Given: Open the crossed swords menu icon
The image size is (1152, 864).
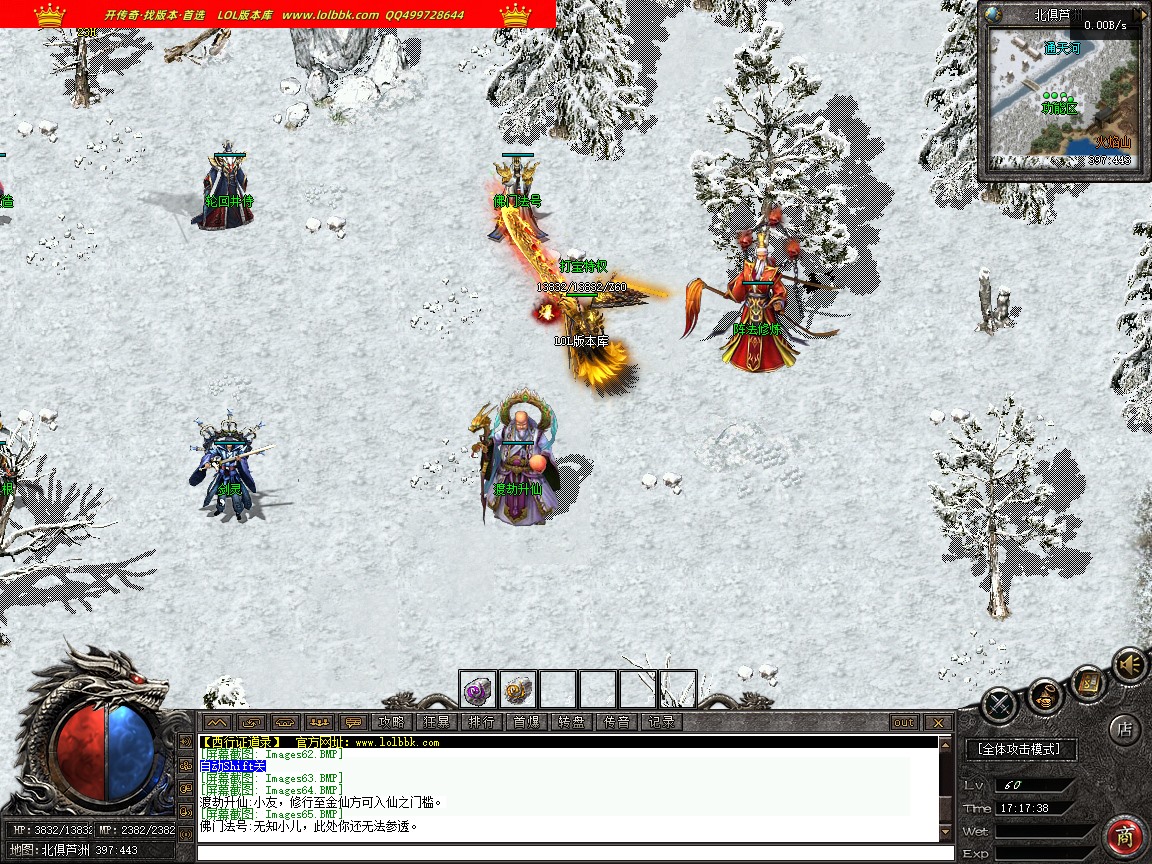Looking at the screenshot, I should point(998,706).
